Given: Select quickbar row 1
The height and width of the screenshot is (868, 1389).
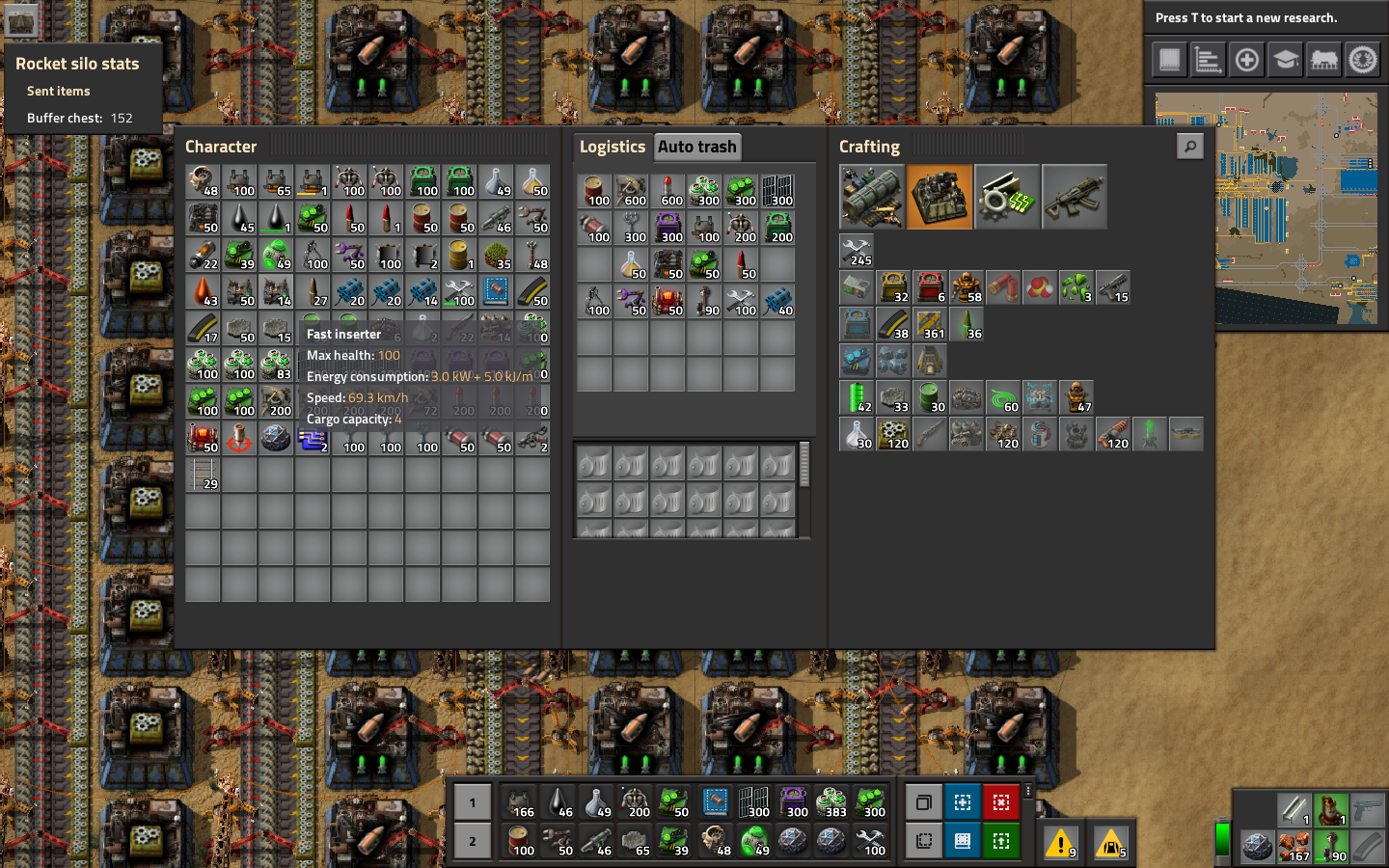Looking at the screenshot, I should pyautogui.click(x=472, y=801).
